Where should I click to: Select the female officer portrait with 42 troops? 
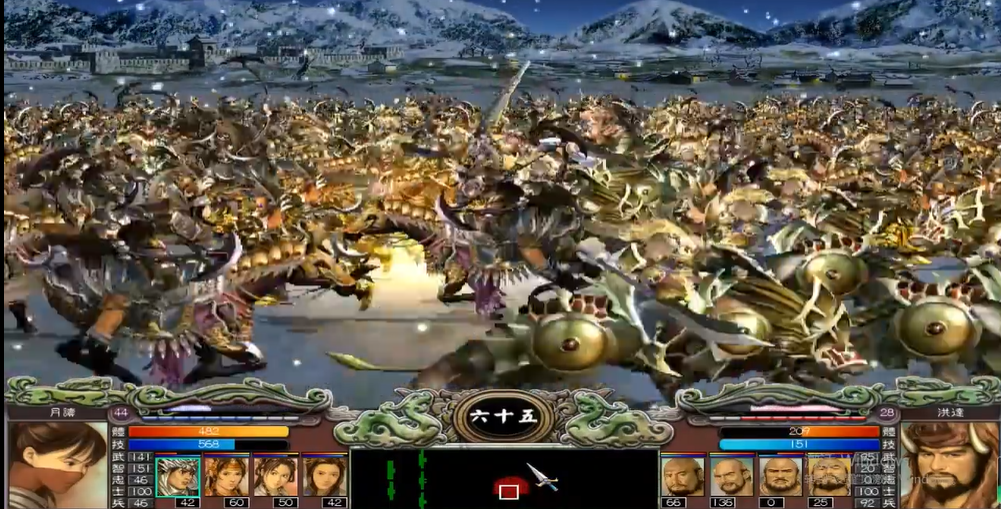324,476
